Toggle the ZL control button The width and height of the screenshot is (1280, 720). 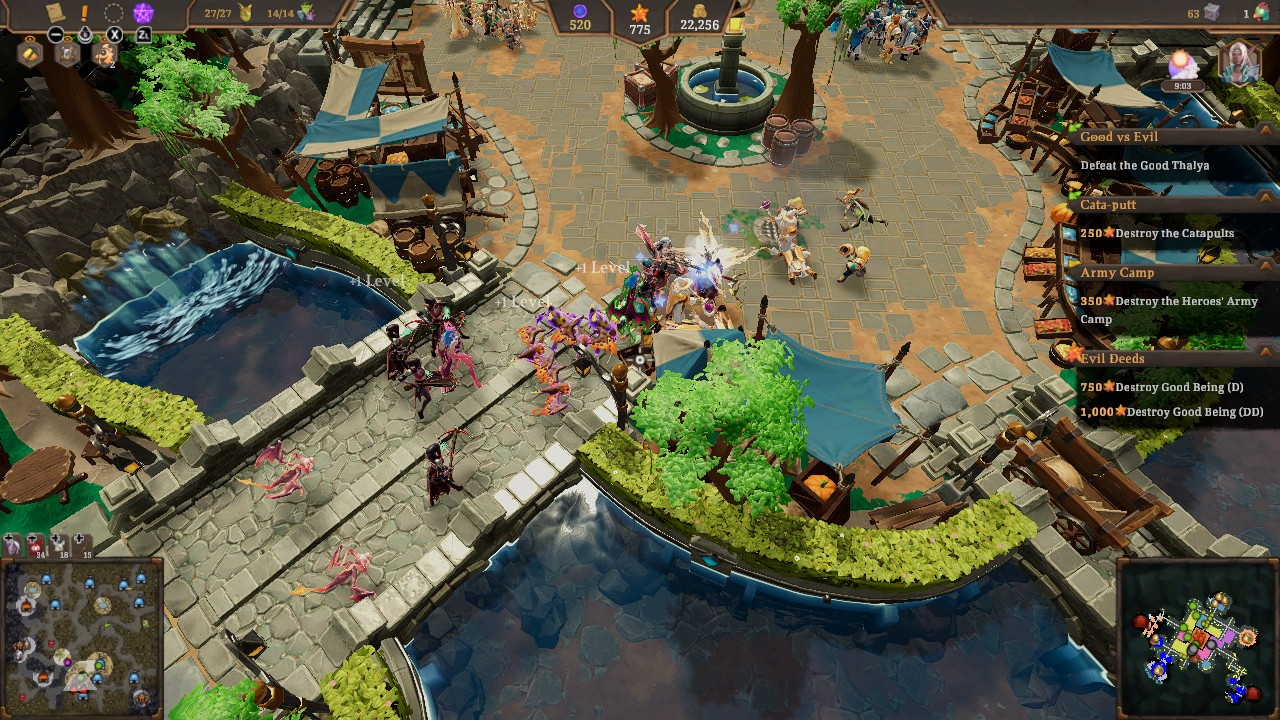click(x=144, y=34)
